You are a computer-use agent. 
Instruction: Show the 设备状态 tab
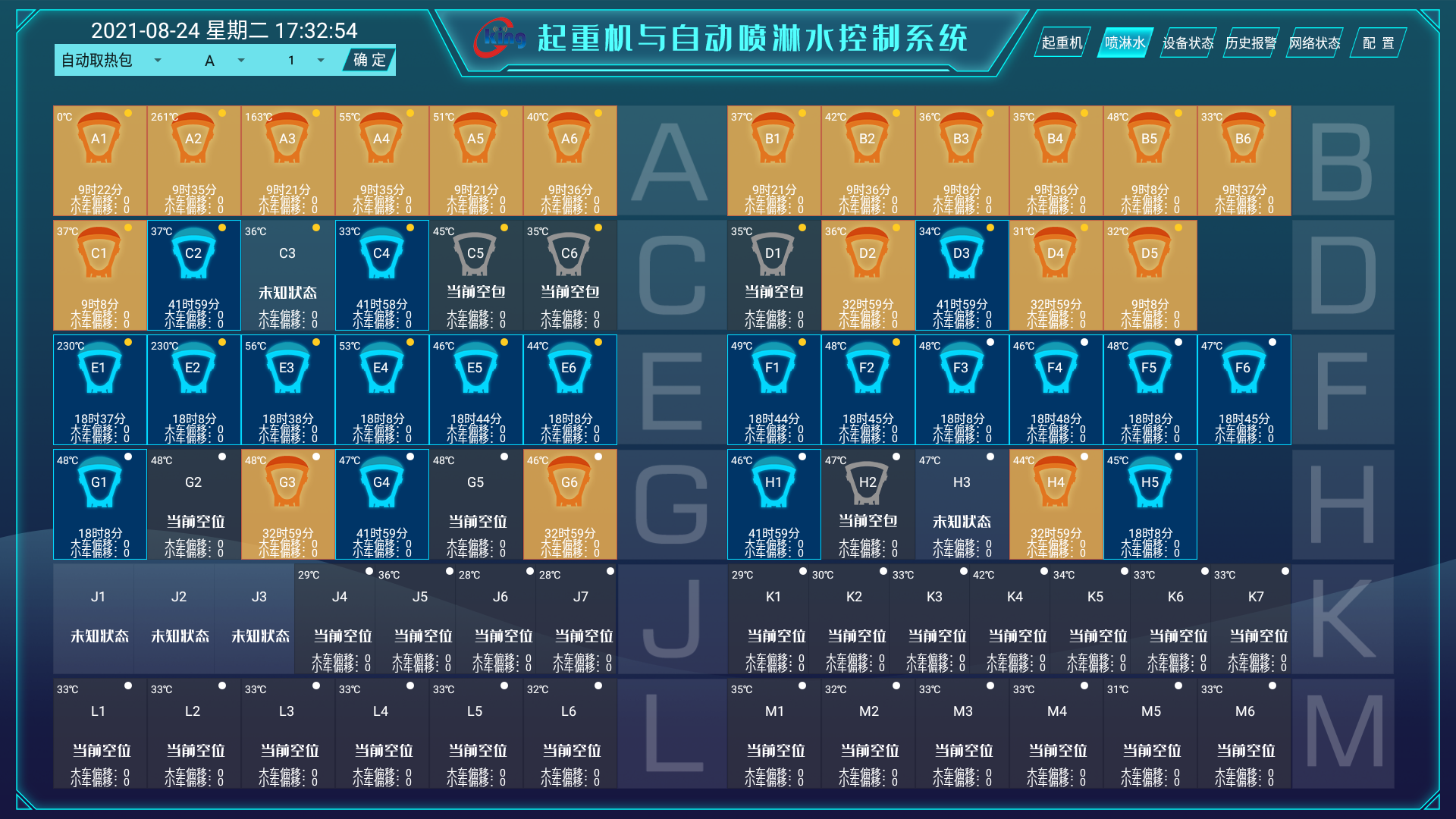[x=1188, y=43]
